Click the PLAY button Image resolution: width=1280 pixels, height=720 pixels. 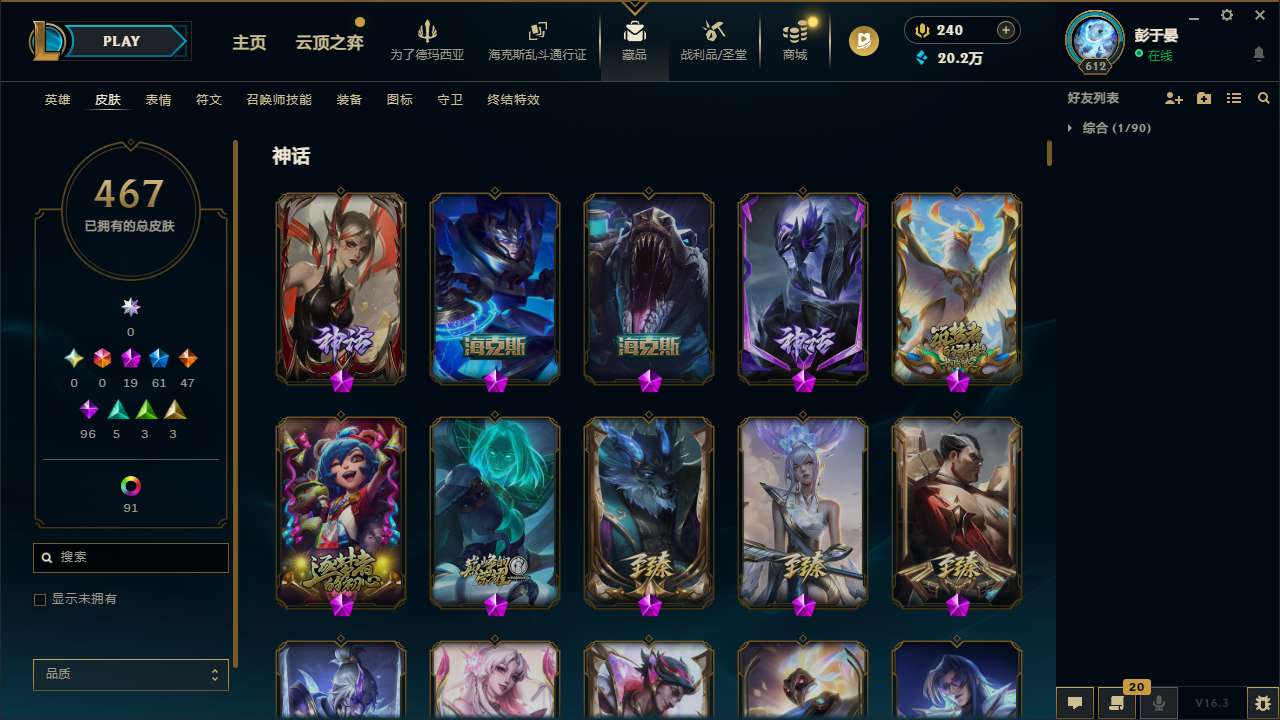(121, 41)
